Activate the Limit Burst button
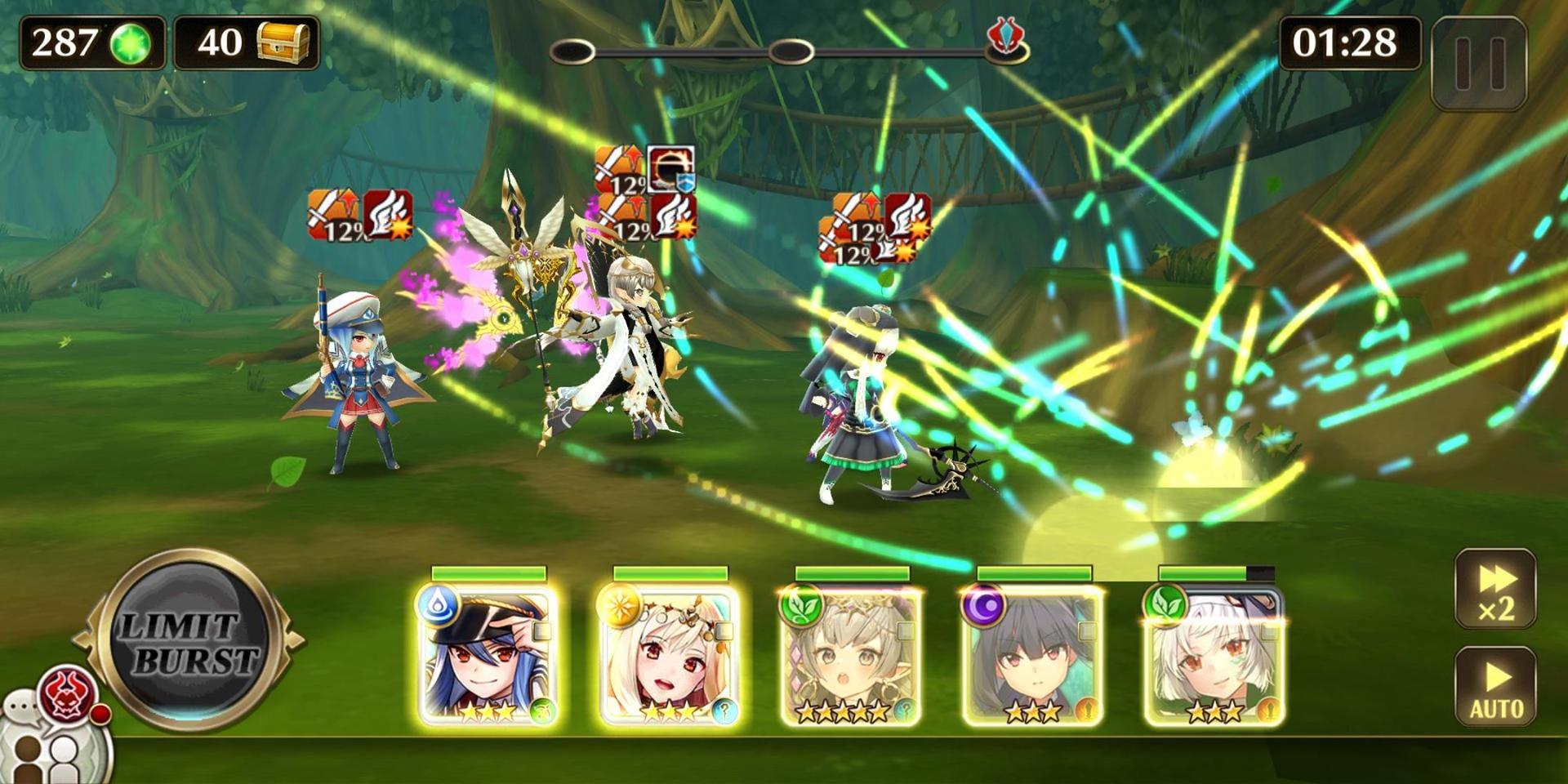Viewport: 1568px width, 784px height. pyautogui.click(x=189, y=639)
